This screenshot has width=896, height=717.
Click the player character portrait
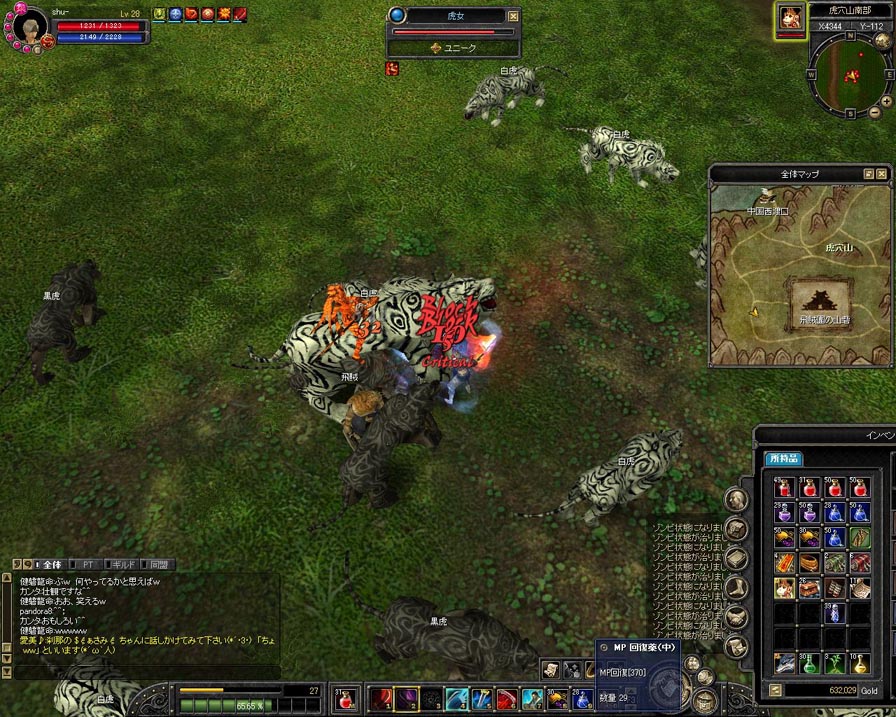[29, 25]
